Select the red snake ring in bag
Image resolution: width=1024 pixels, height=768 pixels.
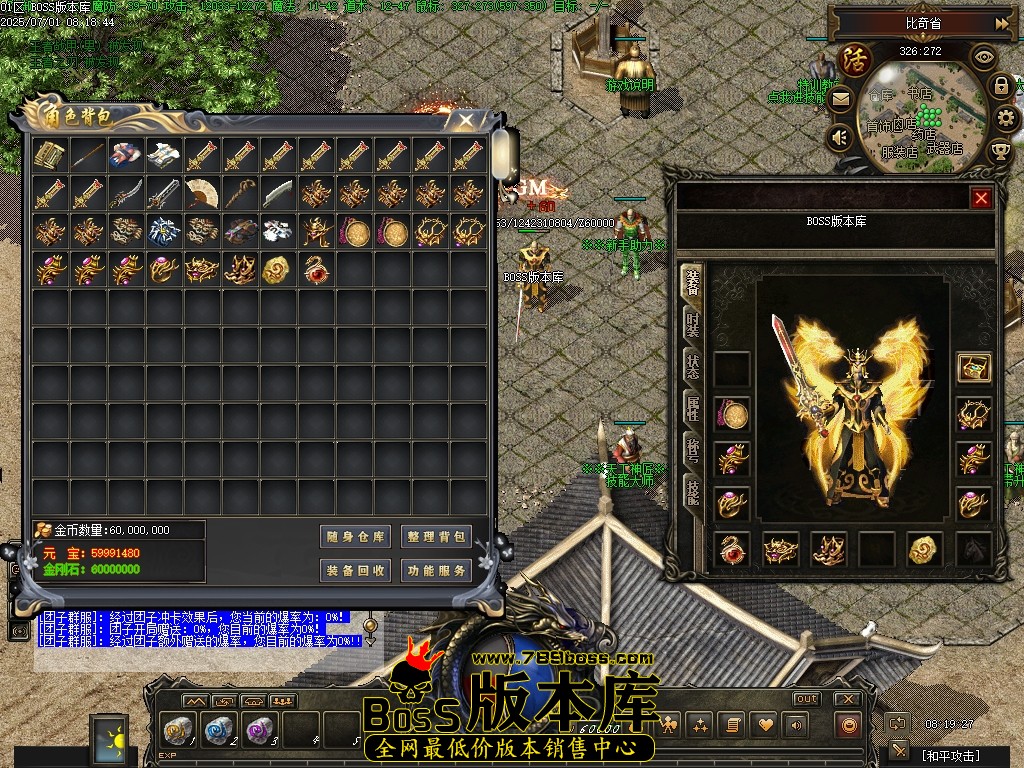316,269
